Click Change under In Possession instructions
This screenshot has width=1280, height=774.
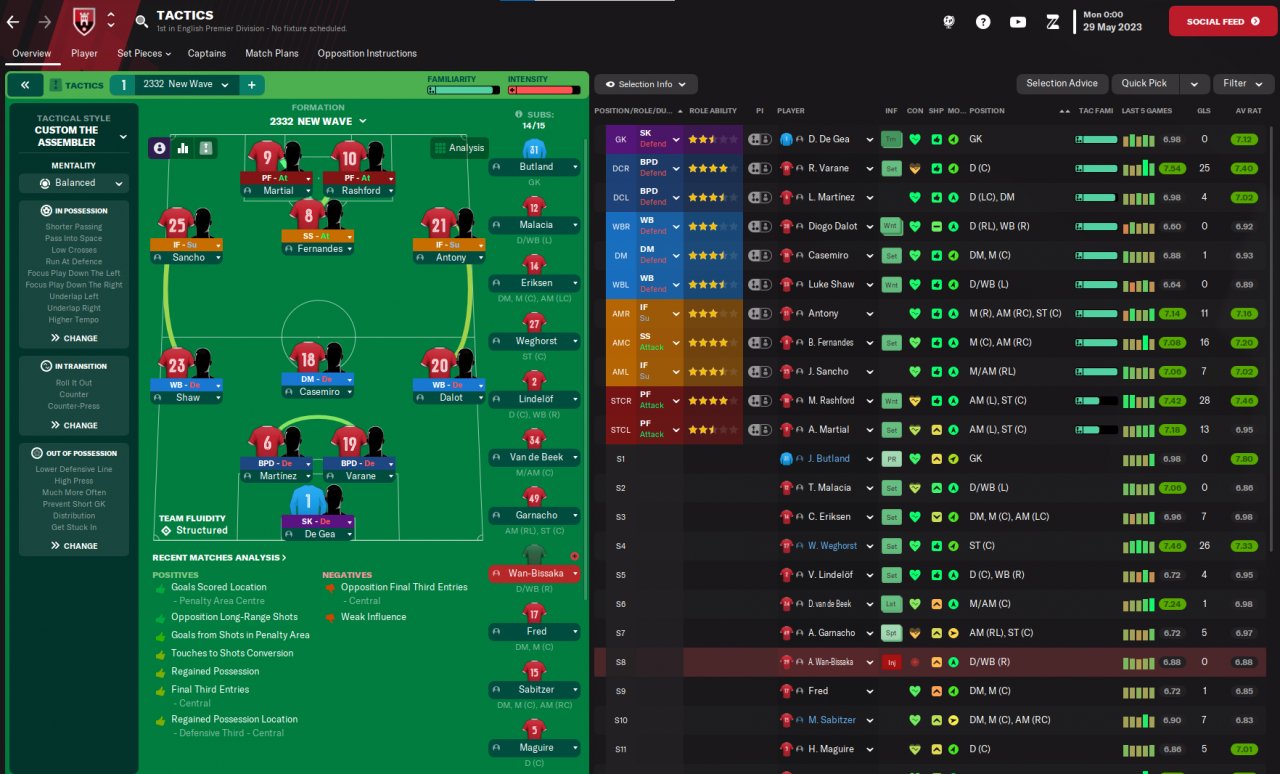tap(74, 338)
